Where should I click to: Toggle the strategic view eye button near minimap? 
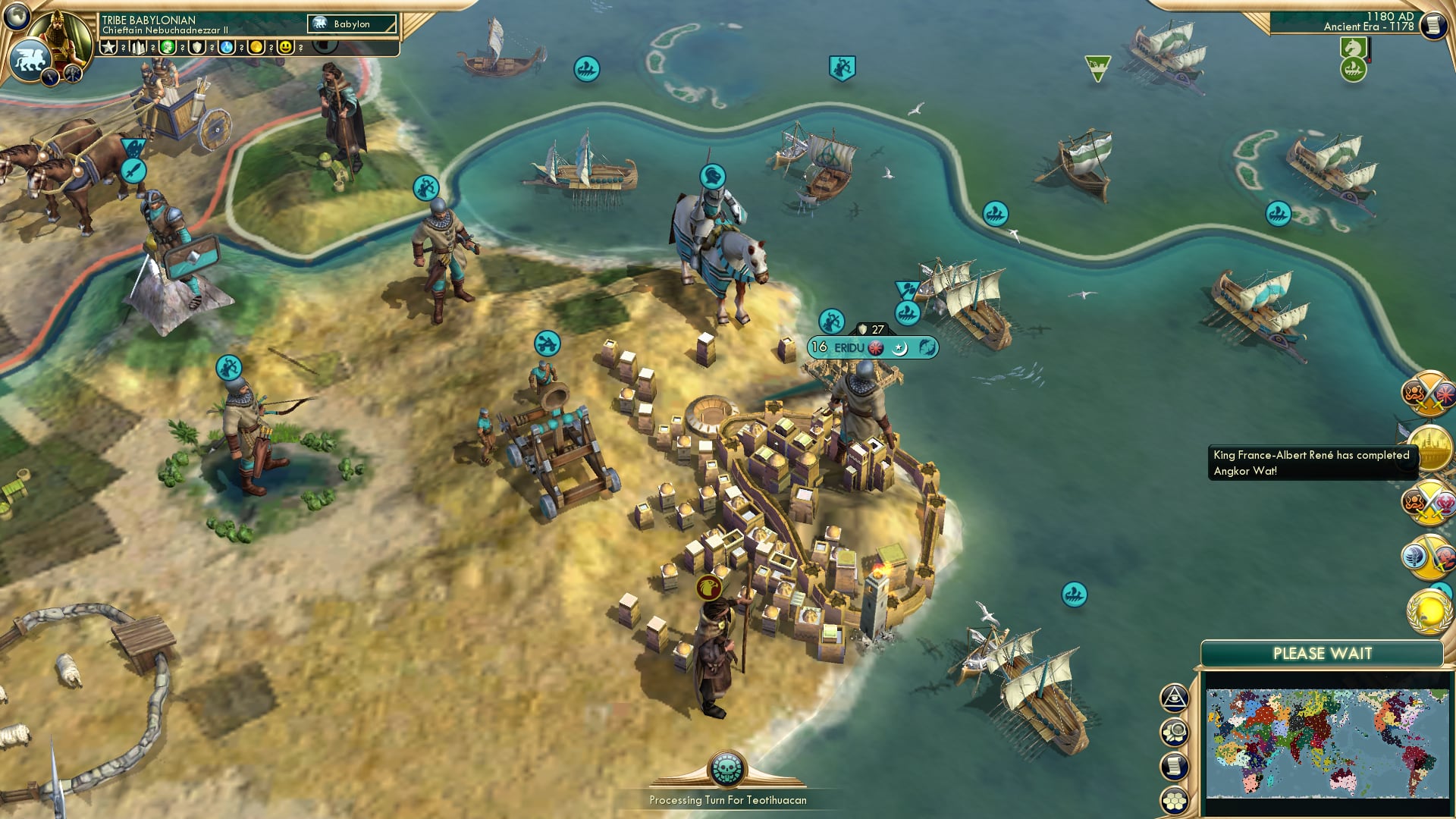(1174, 698)
